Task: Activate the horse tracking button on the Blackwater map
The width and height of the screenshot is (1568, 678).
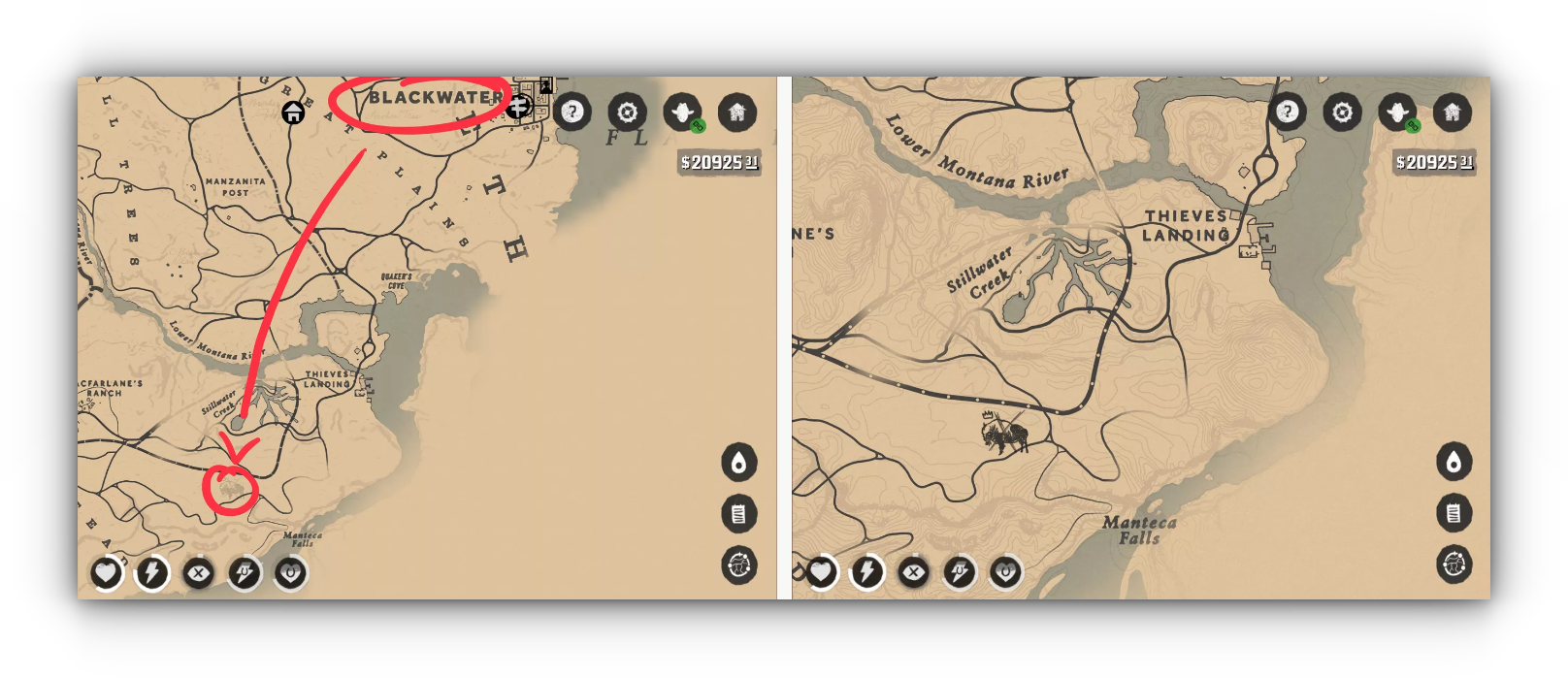Action: coord(739,565)
